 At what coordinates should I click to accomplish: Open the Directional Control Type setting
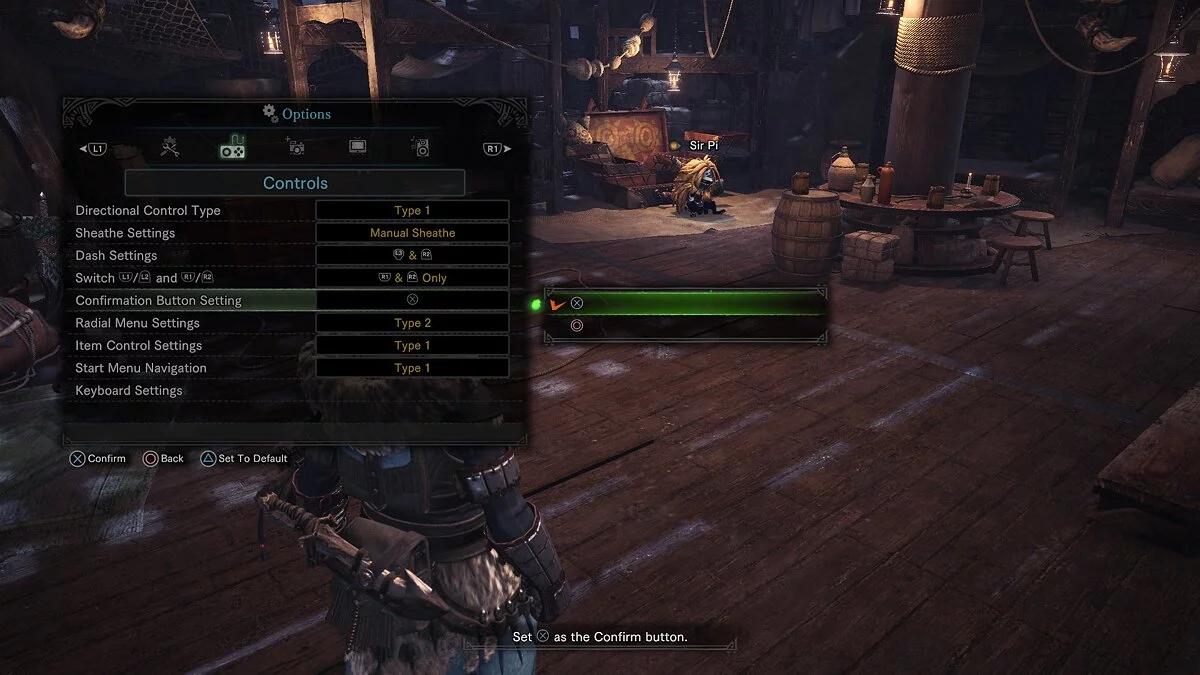click(148, 211)
